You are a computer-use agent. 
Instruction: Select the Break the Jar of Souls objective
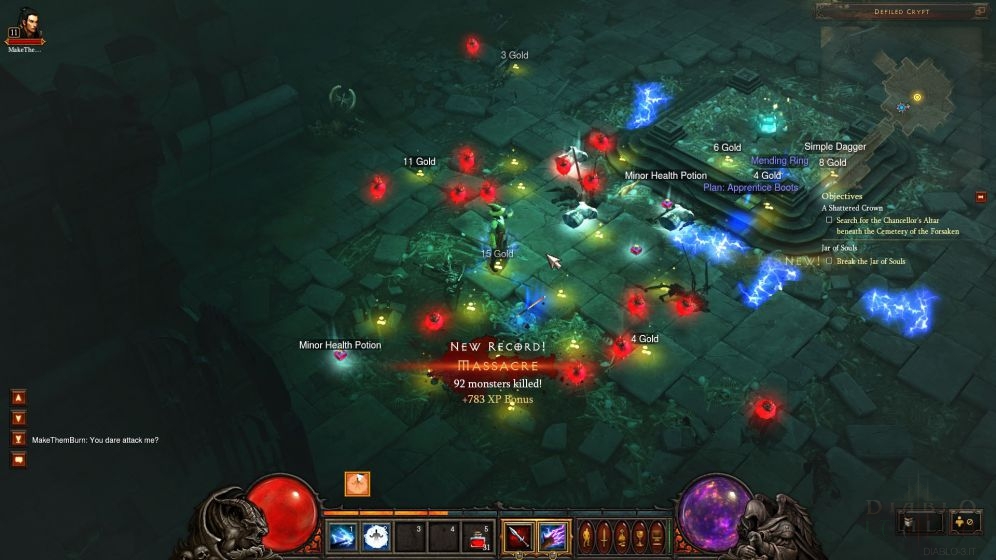870,261
